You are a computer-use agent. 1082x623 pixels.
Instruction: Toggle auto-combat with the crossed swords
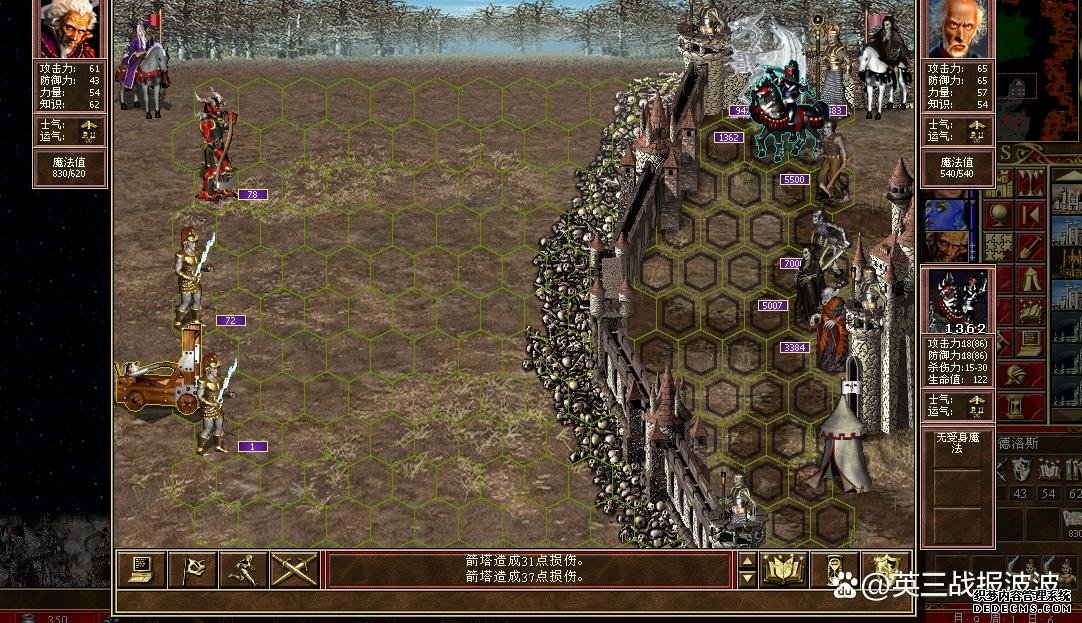(x=294, y=569)
